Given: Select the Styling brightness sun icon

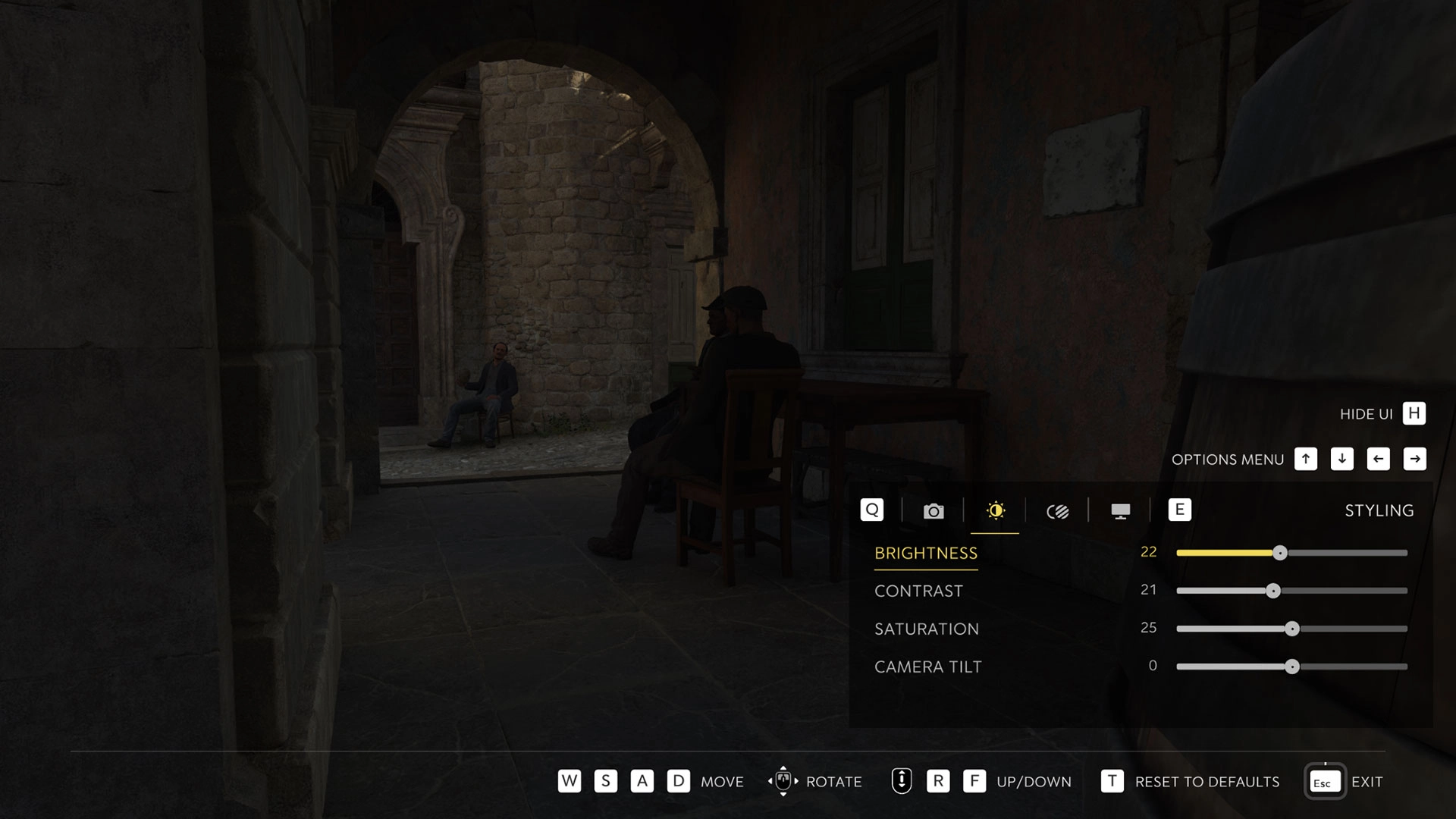Looking at the screenshot, I should [x=996, y=510].
